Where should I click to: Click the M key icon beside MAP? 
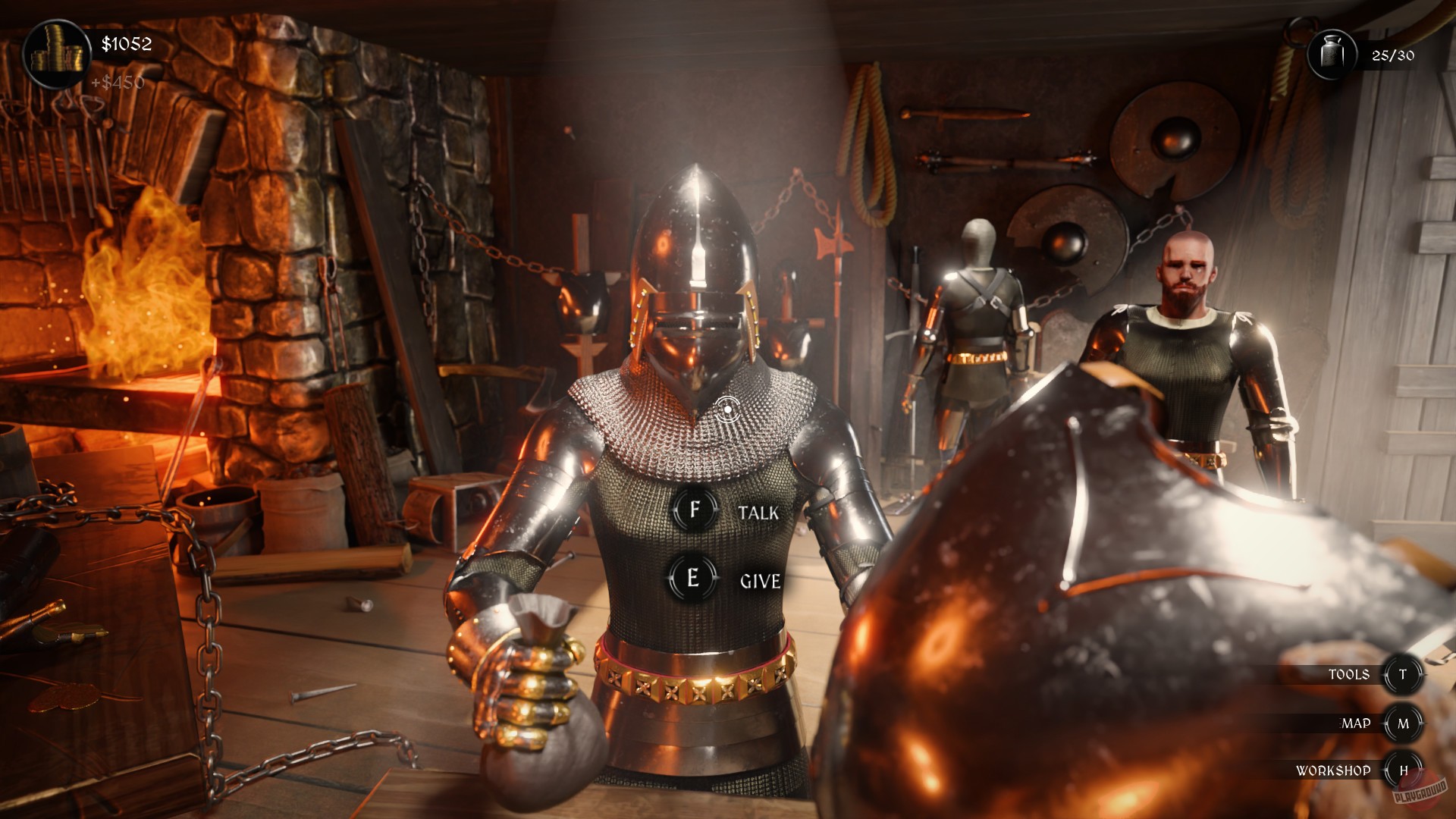[1404, 722]
